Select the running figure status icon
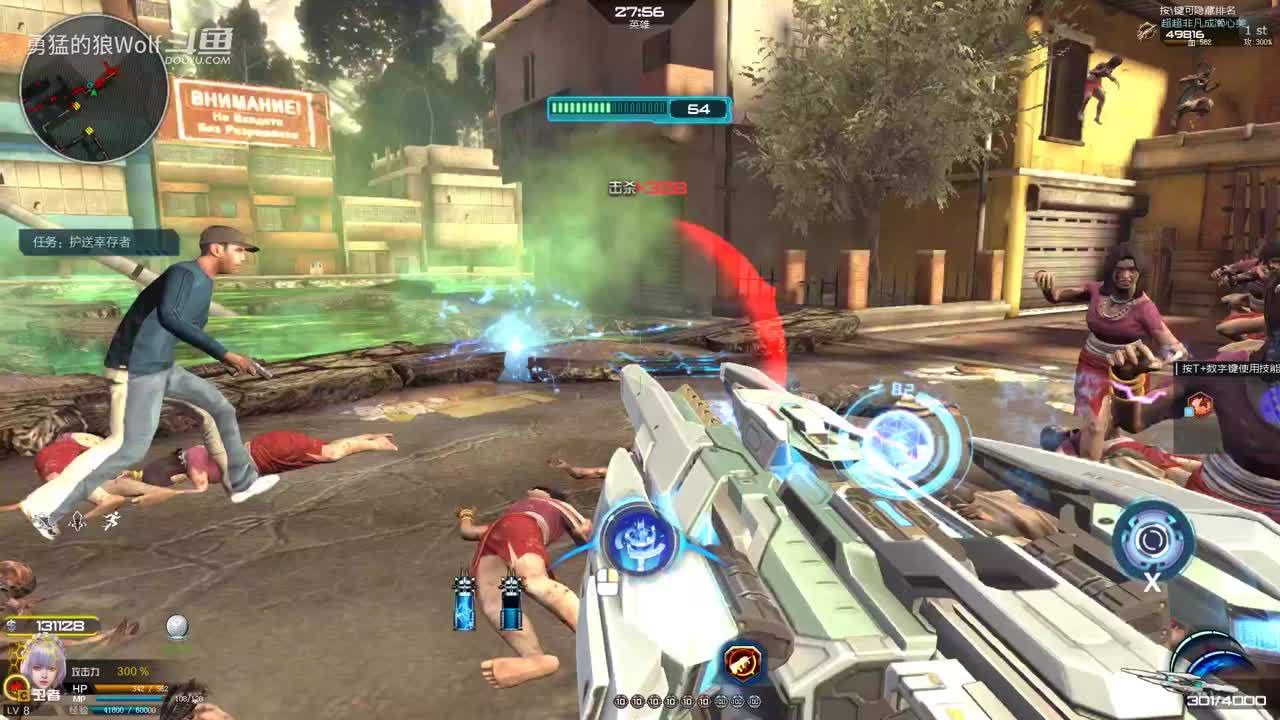The height and width of the screenshot is (720, 1280). [x=111, y=520]
